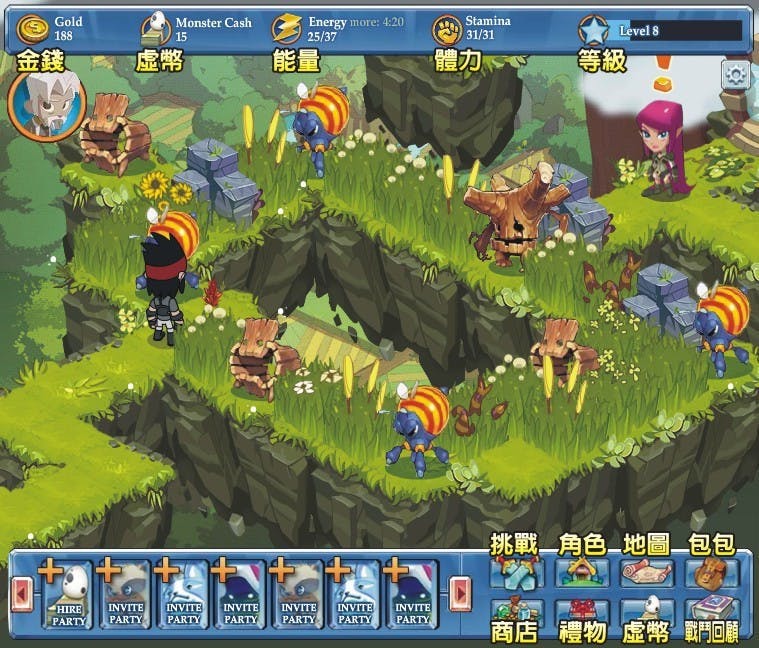Click the Gold coin icon

pos(33,29)
